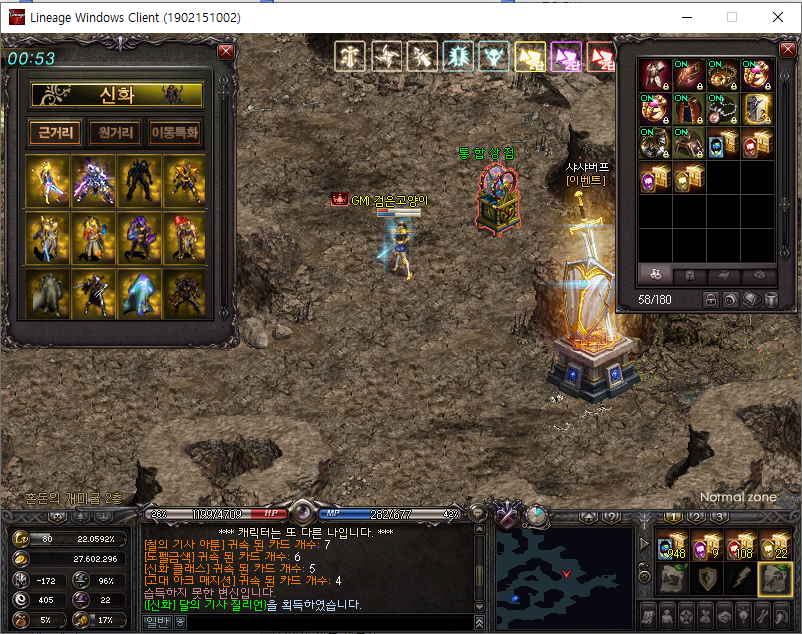802x634 pixels.
Task: Close the inventory window
Action: (x=785, y=49)
